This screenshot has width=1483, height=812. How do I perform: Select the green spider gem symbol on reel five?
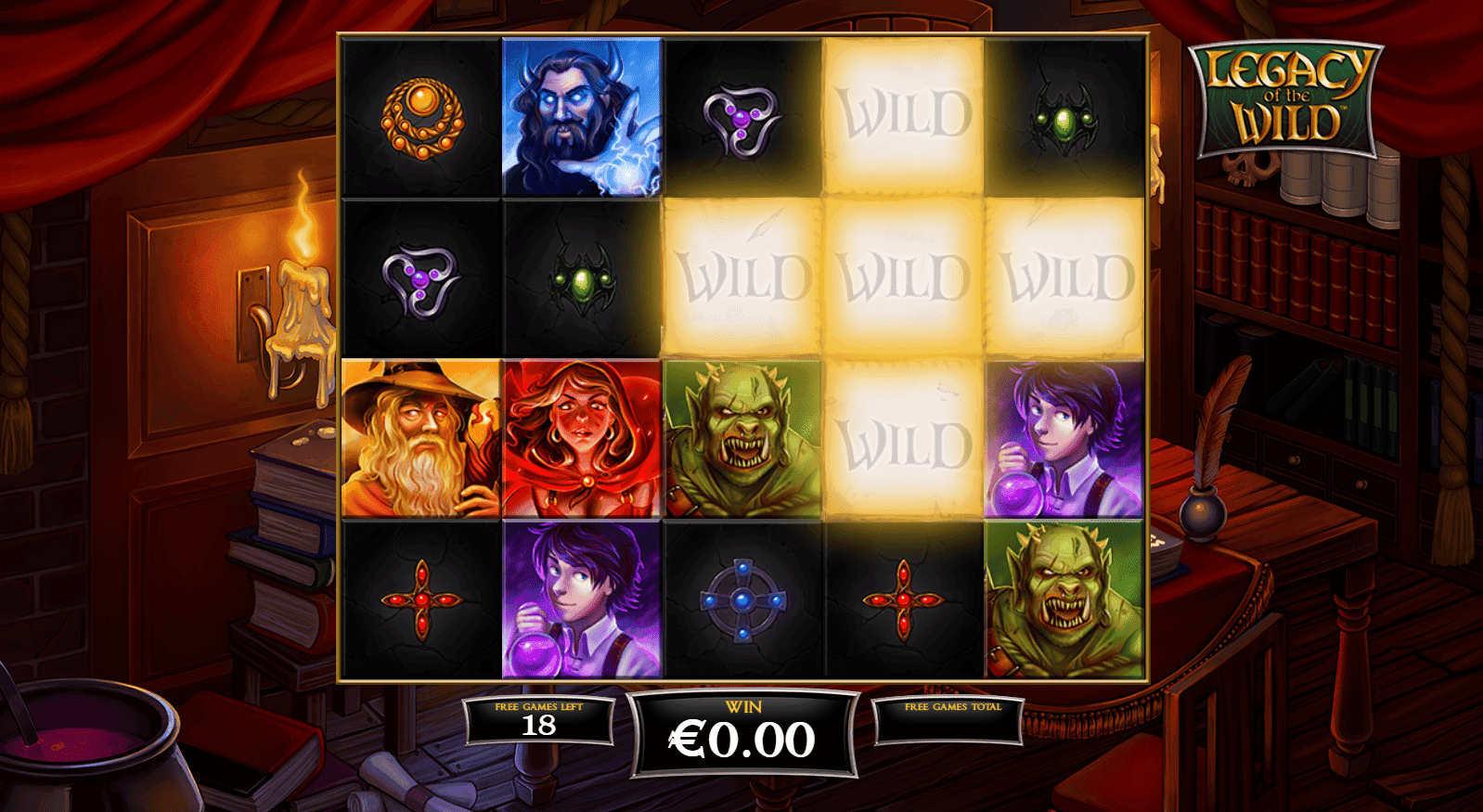(x=1066, y=121)
